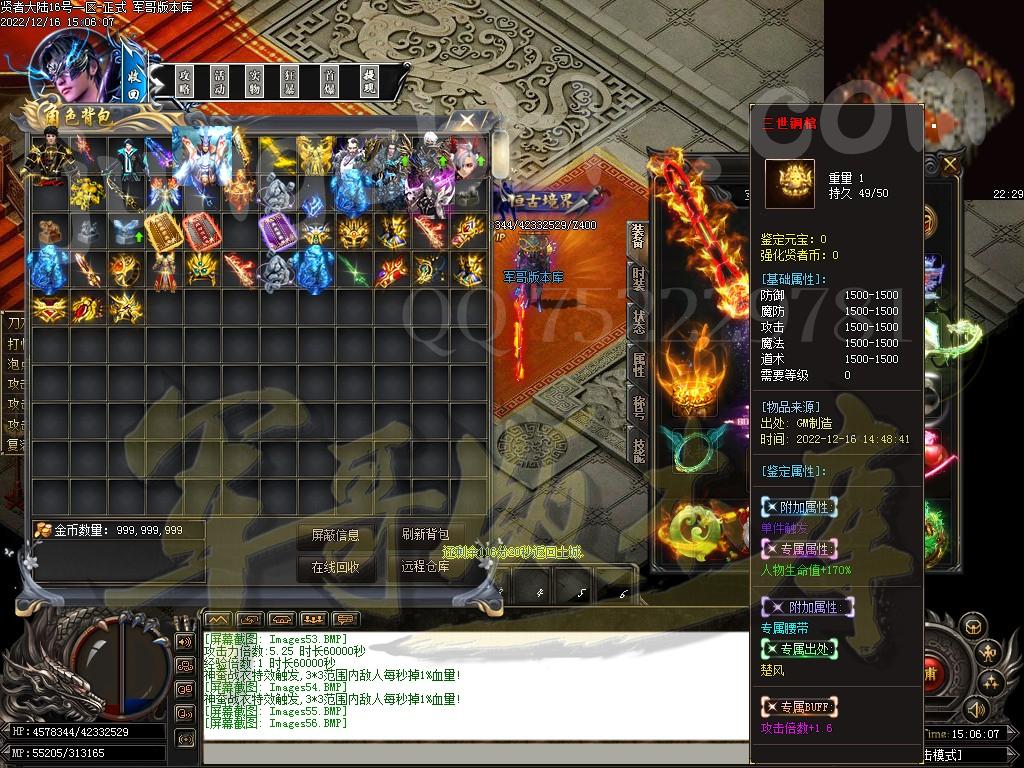Select the 实物 menu entry

[254, 81]
